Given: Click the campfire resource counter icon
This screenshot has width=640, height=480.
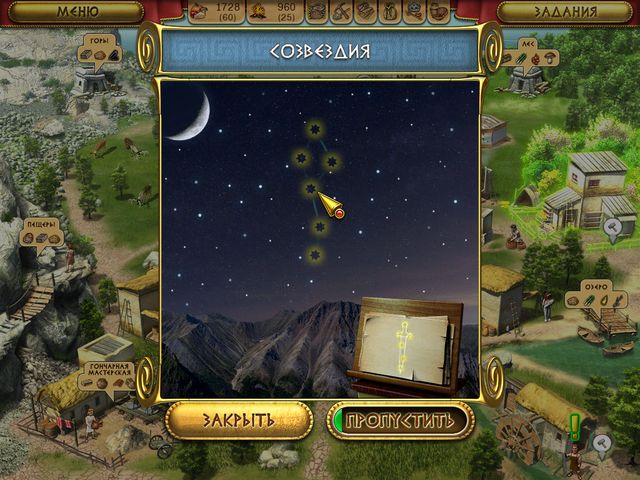Looking at the screenshot, I should (257, 12).
